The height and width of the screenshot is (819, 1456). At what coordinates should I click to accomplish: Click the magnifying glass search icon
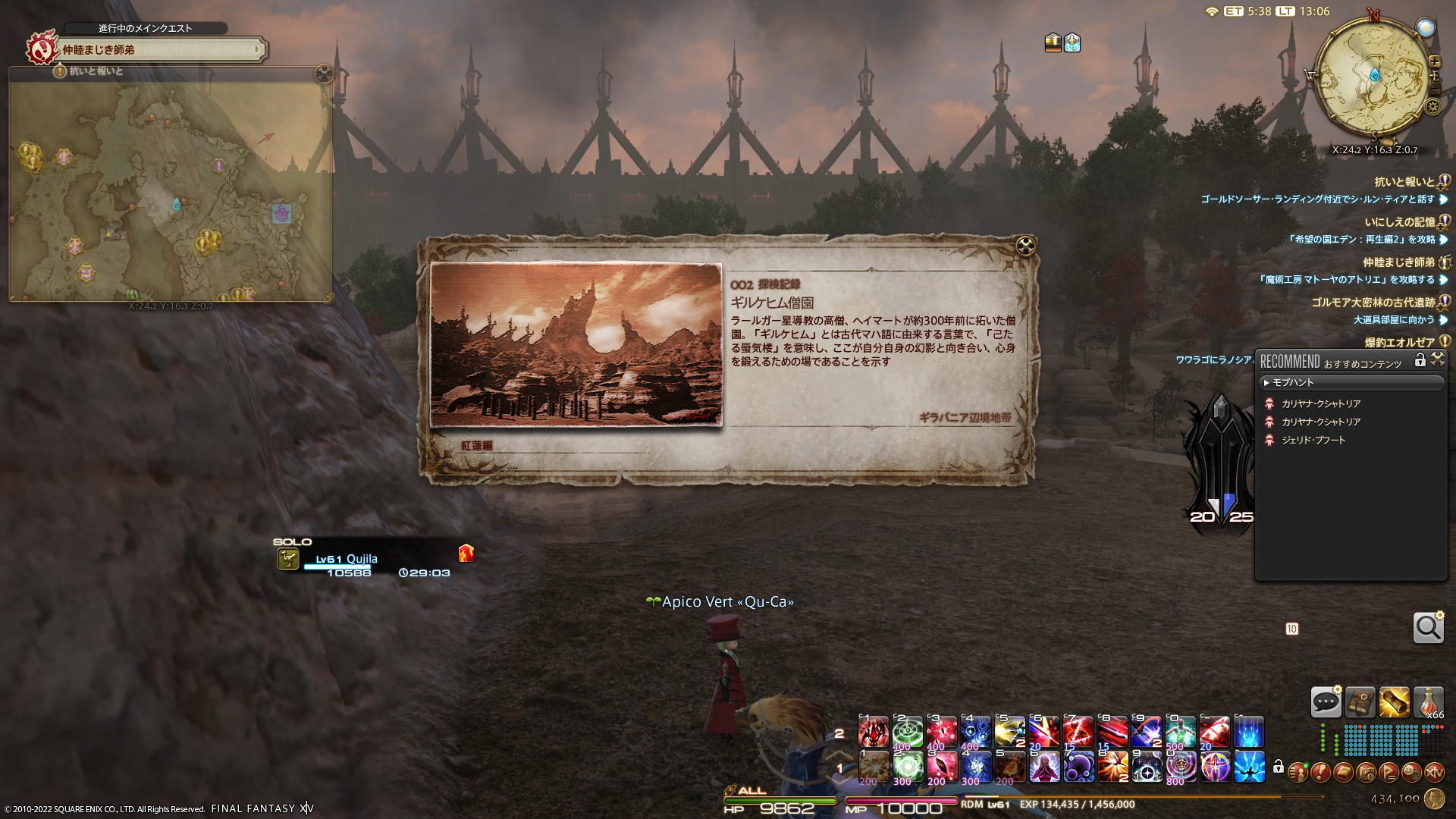coord(1428,628)
